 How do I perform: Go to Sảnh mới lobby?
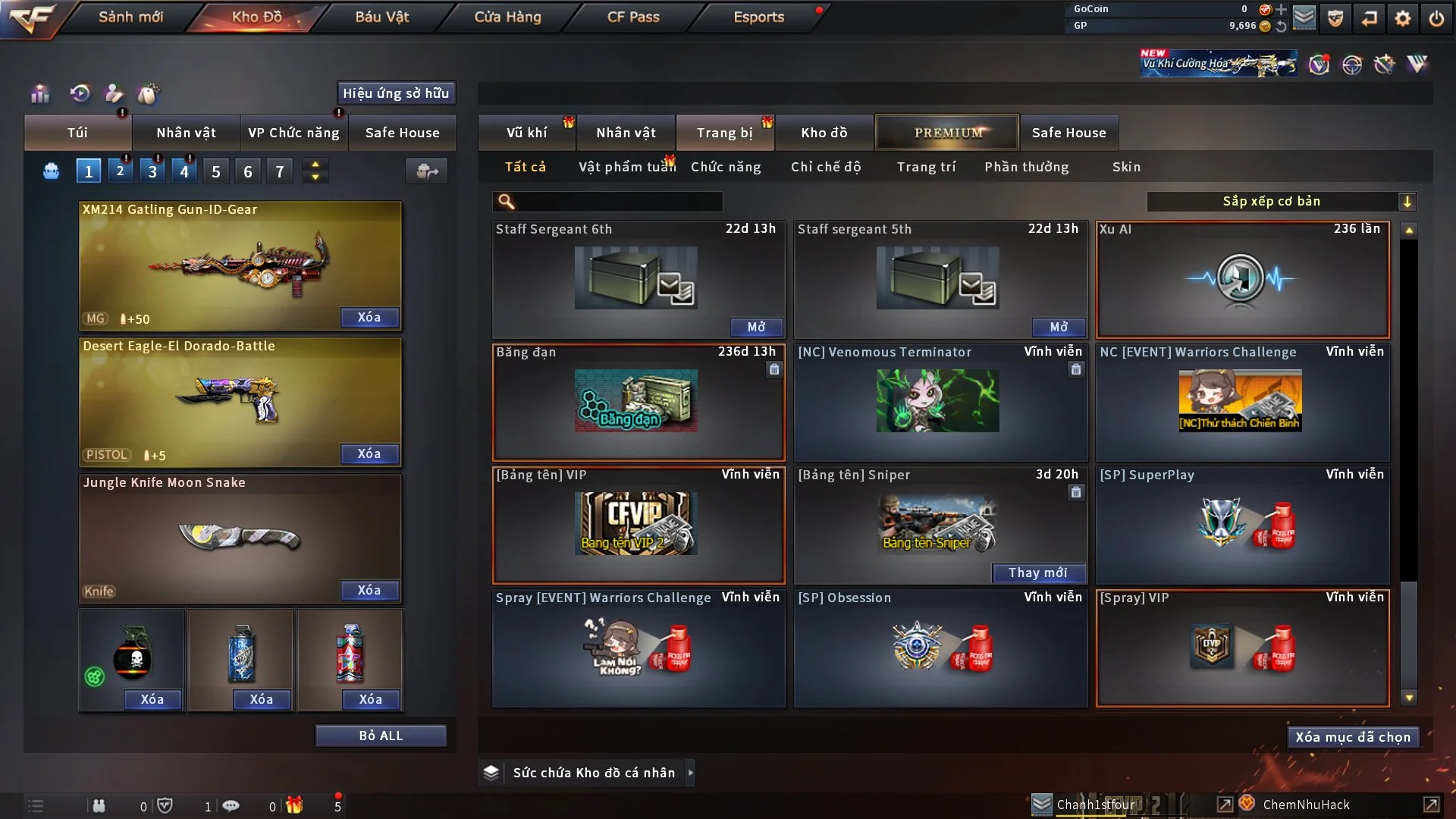pyautogui.click(x=130, y=17)
